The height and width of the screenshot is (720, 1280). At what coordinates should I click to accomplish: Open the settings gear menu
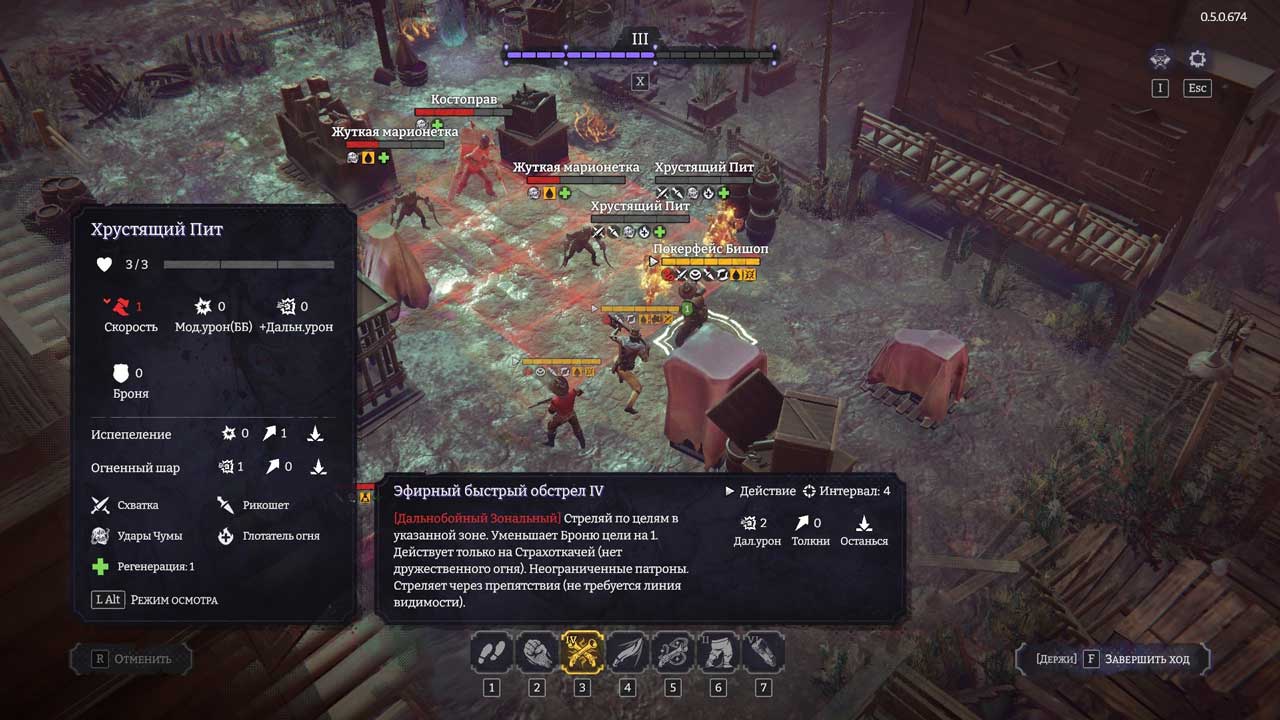tap(1197, 59)
